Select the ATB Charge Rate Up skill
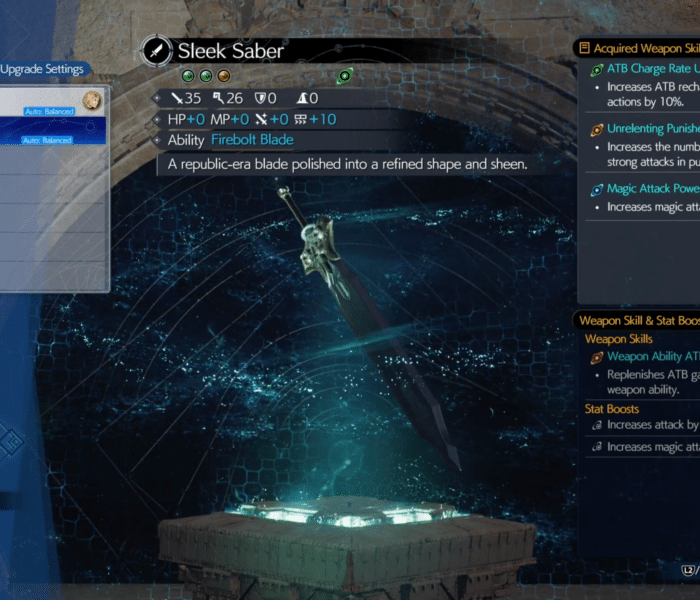The image size is (700, 600). pyautogui.click(x=650, y=69)
